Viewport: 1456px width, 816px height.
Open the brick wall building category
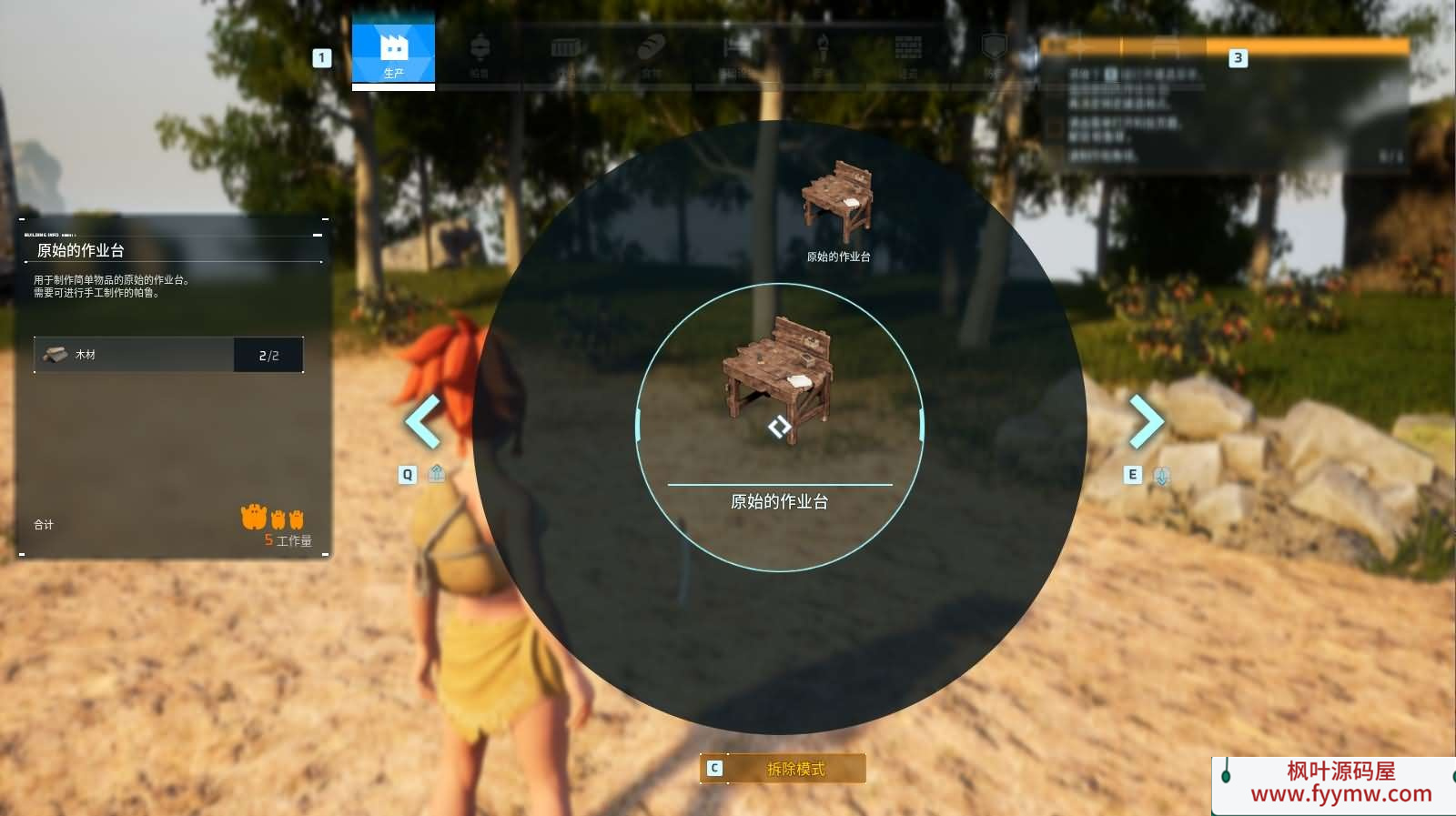[x=908, y=51]
